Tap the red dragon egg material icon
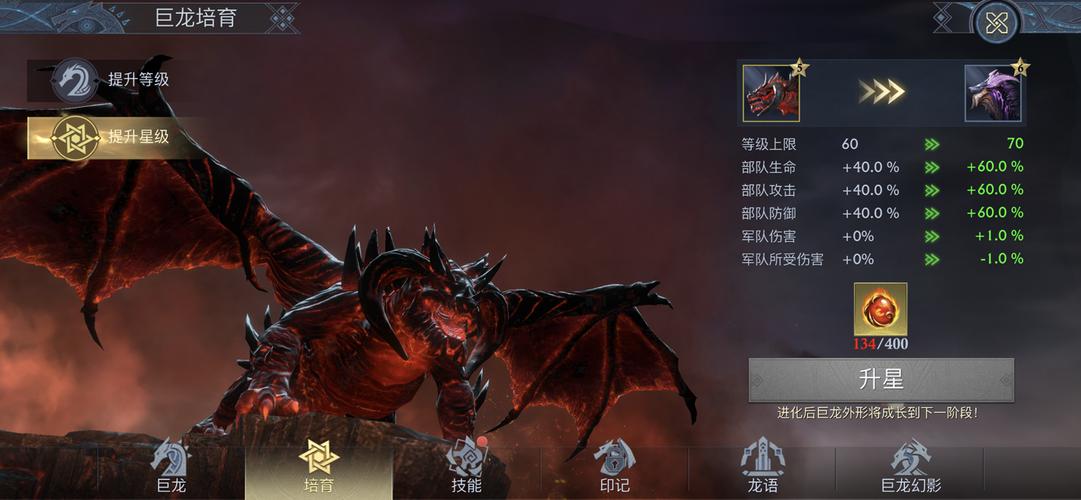Screen dimensions: 1081x500 [x=880, y=309]
